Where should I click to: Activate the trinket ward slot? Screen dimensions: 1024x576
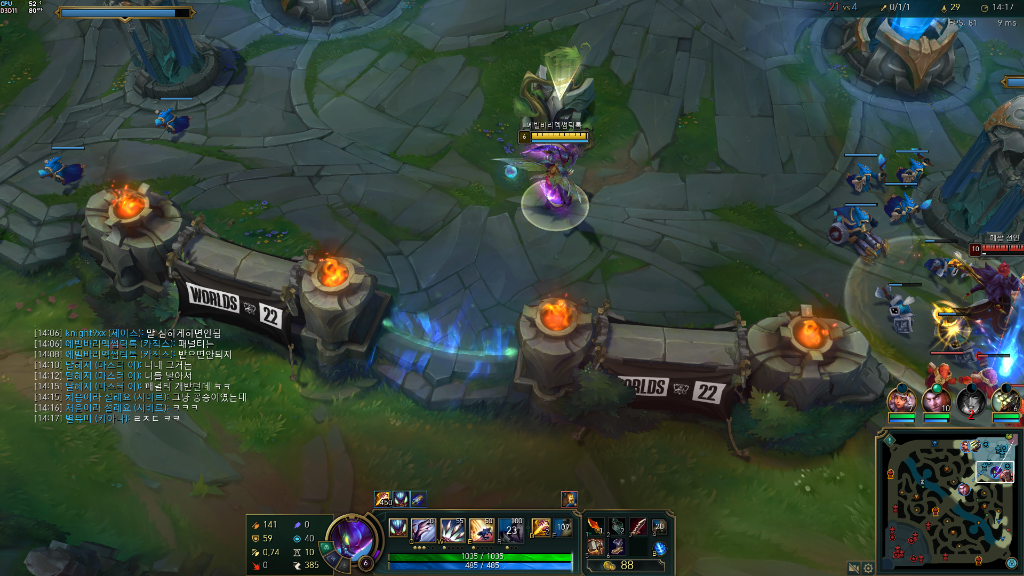coord(659,526)
